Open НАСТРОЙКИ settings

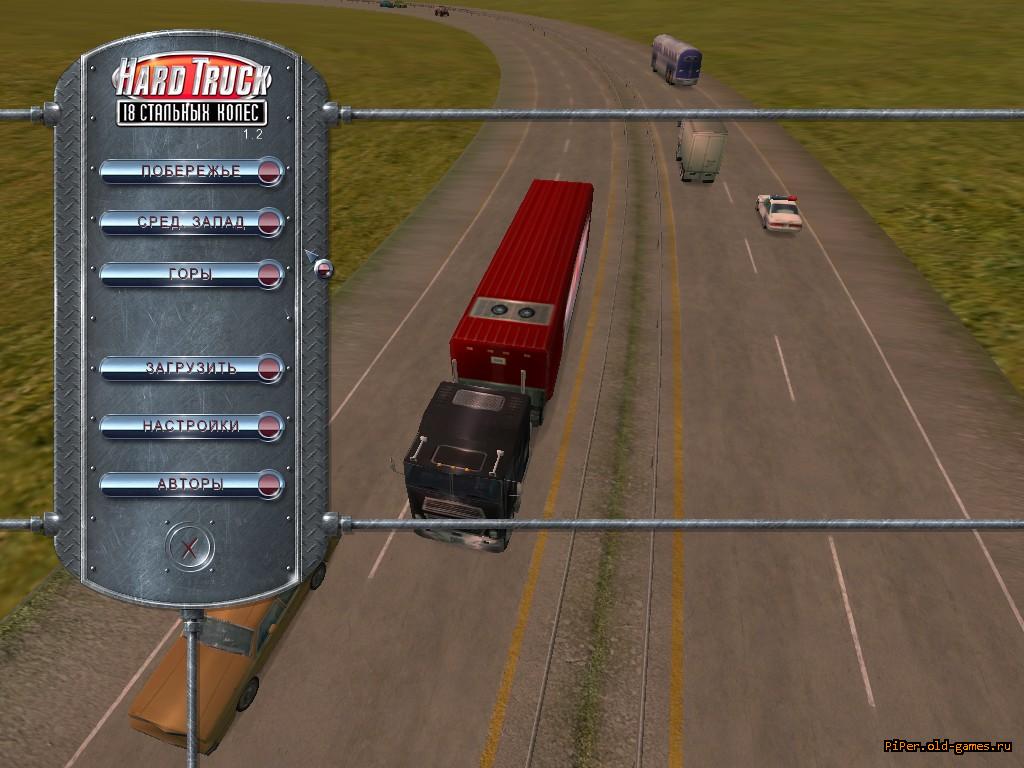point(191,426)
